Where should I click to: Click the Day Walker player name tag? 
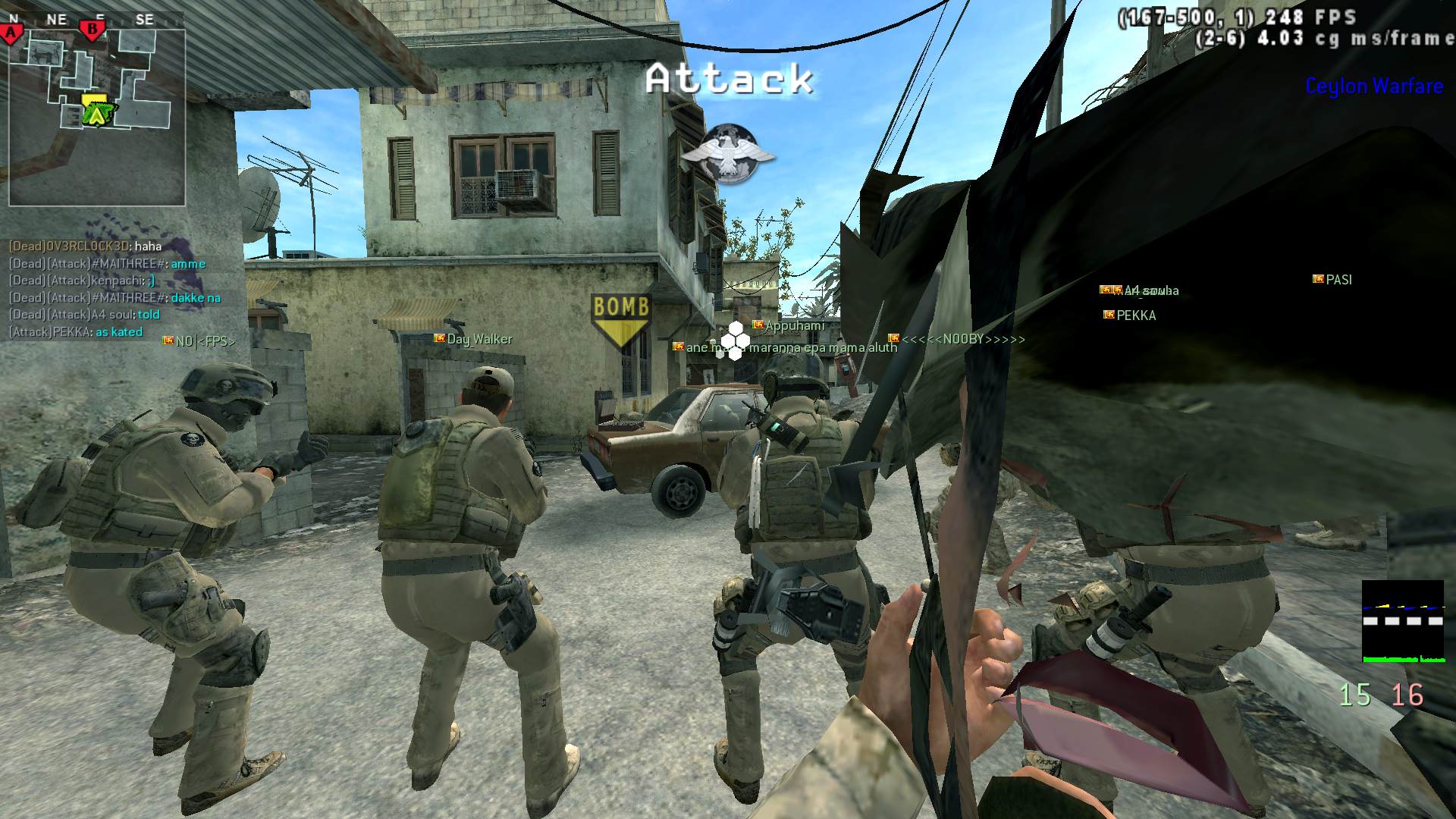[x=479, y=339]
